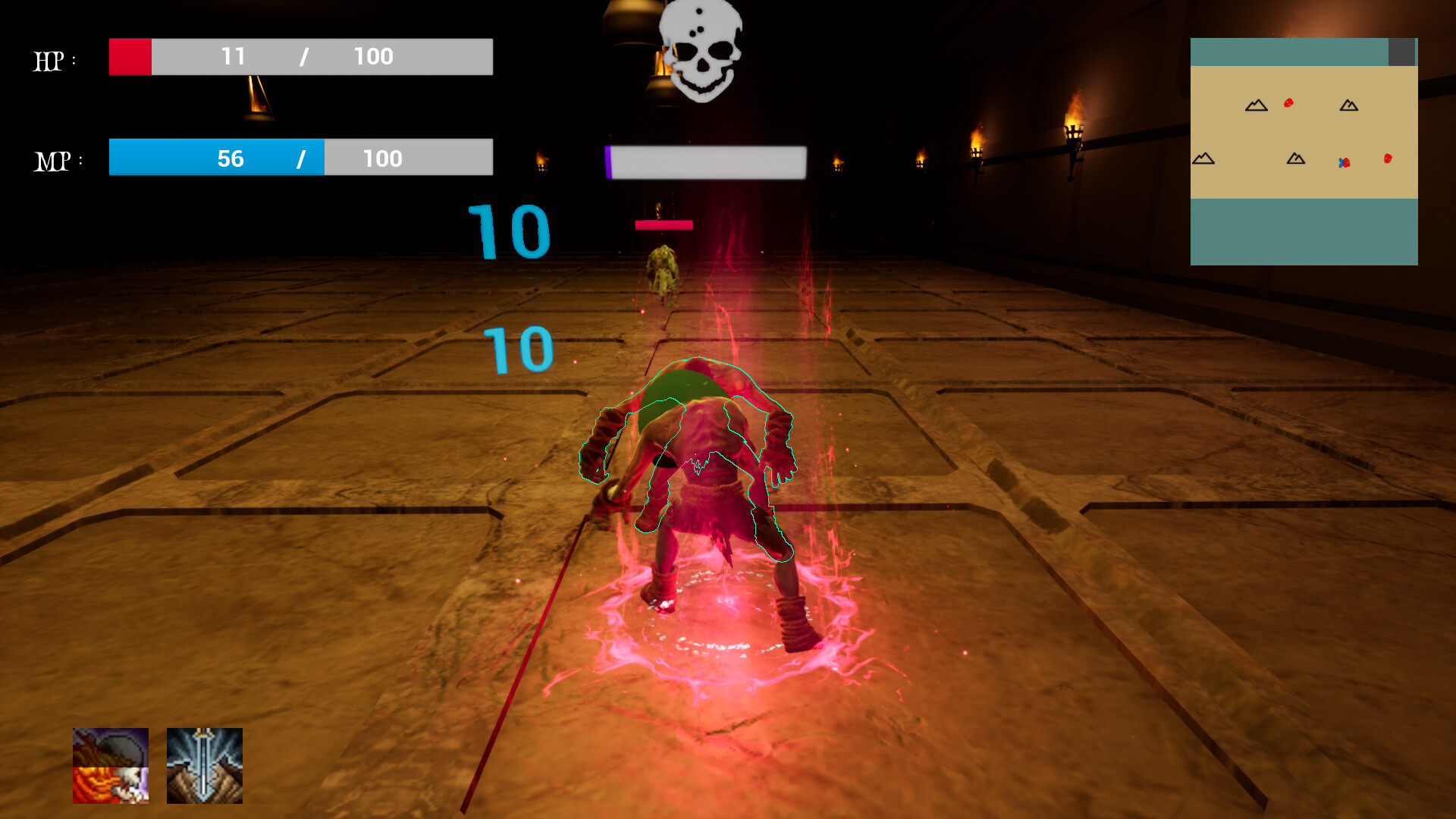This screenshot has width=1456, height=819.
Task: Select a red enemy skull dot on the minimap
Action: tap(1288, 102)
